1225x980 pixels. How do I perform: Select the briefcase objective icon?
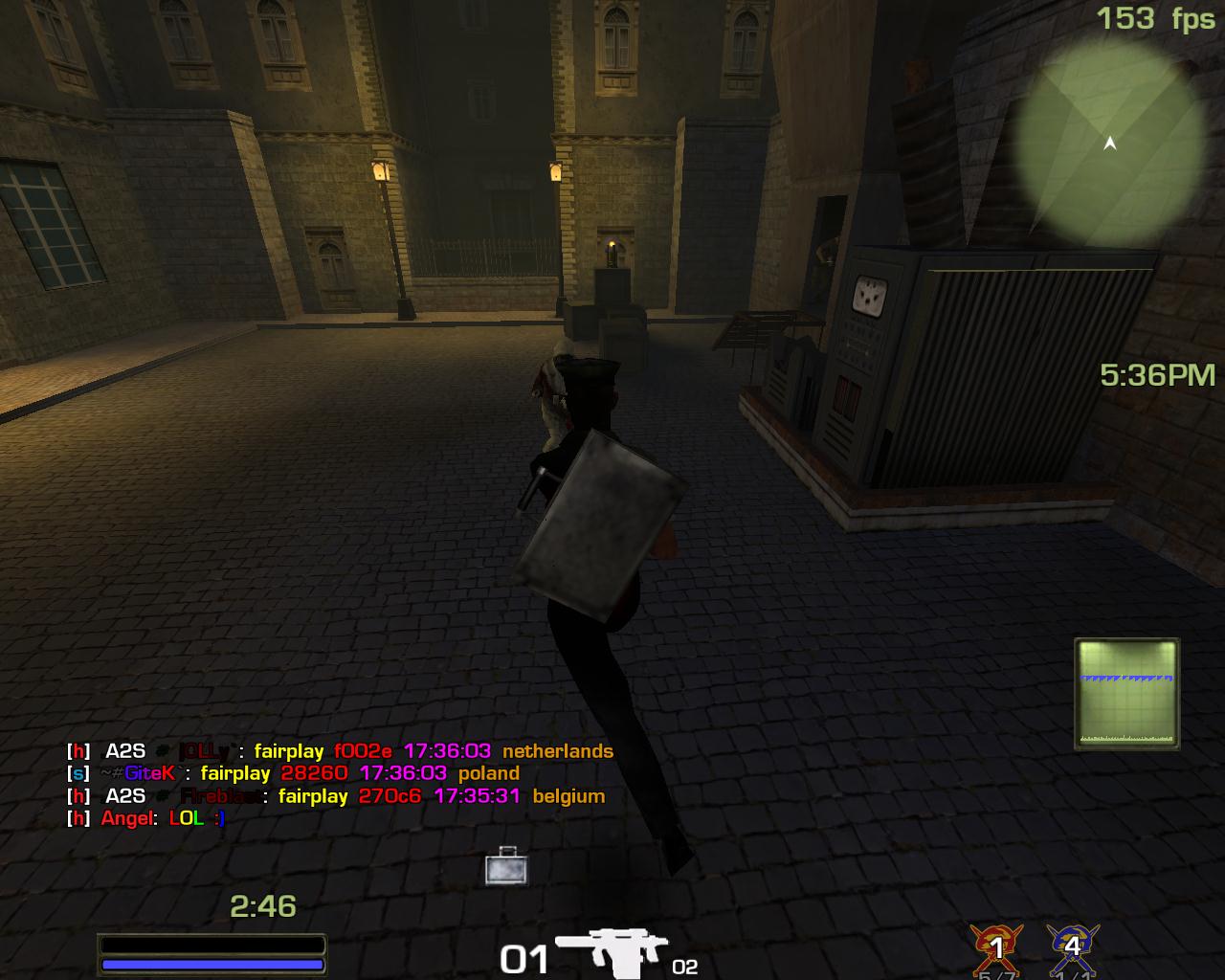pos(504,866)
